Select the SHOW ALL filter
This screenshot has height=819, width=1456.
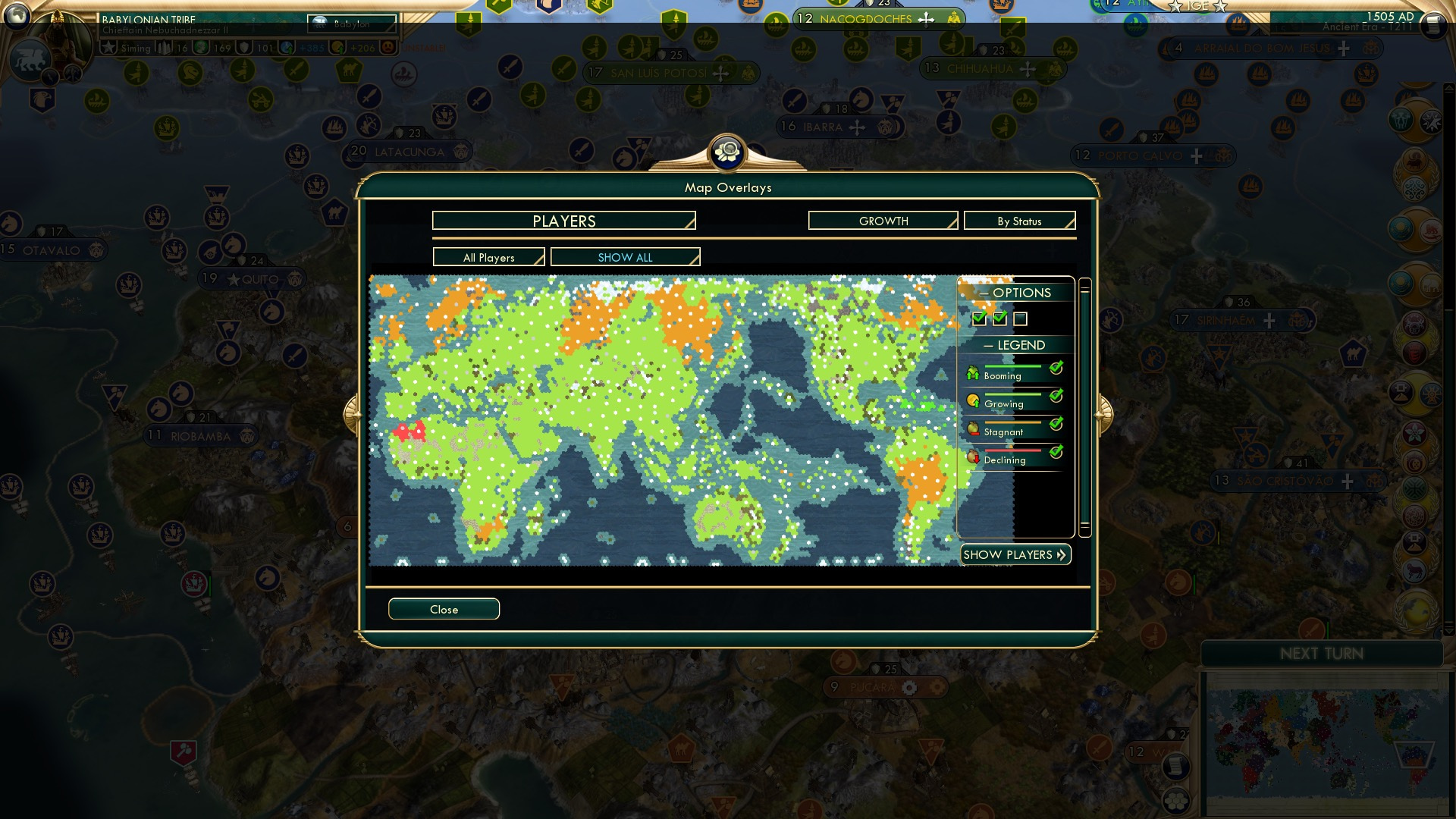pyautogui.click(x=625, y=257)
